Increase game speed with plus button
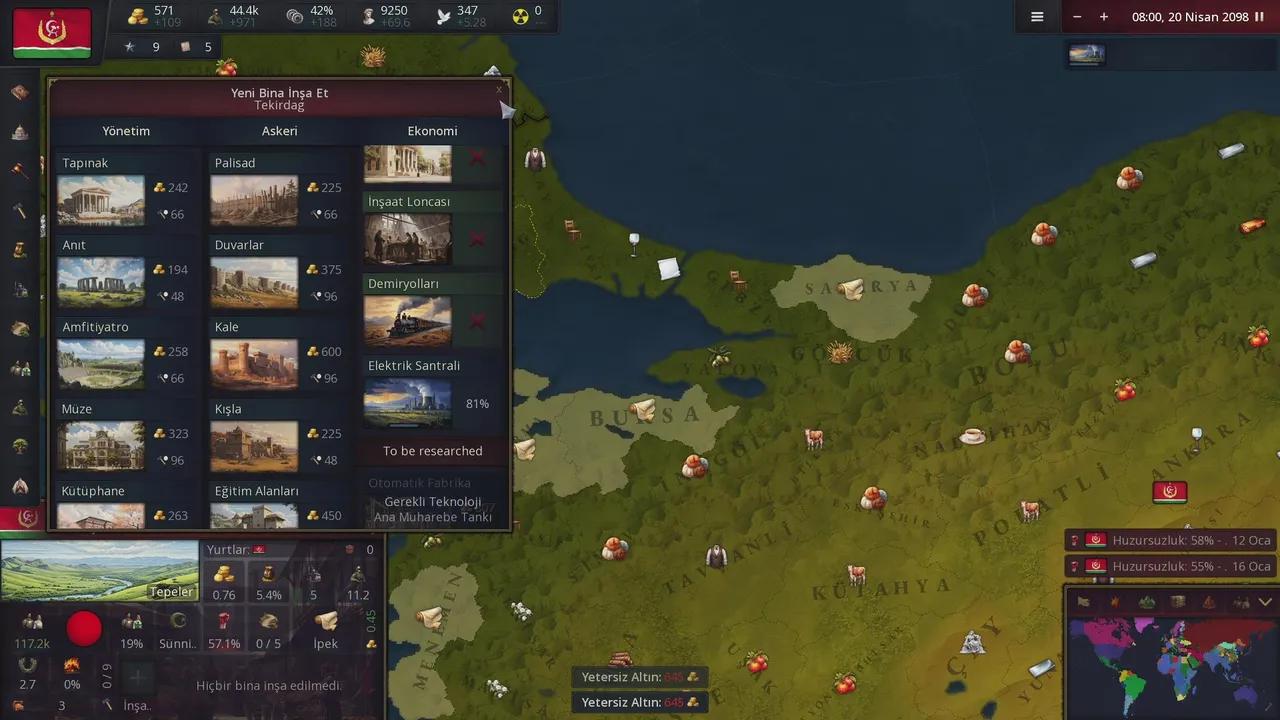The height and width of the screenshot is (720, 1280). pos(1104,17)
